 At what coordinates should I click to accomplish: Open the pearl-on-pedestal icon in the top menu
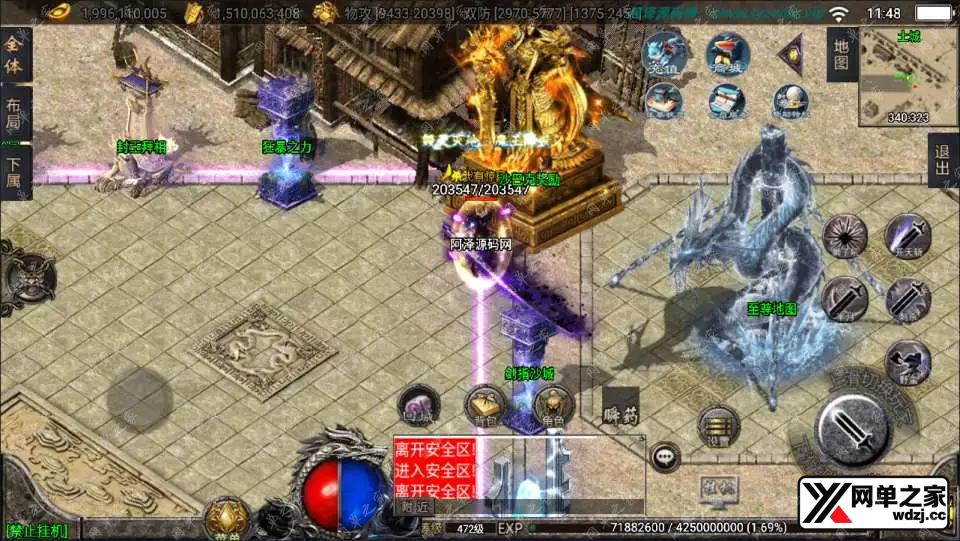click(790, 98)
